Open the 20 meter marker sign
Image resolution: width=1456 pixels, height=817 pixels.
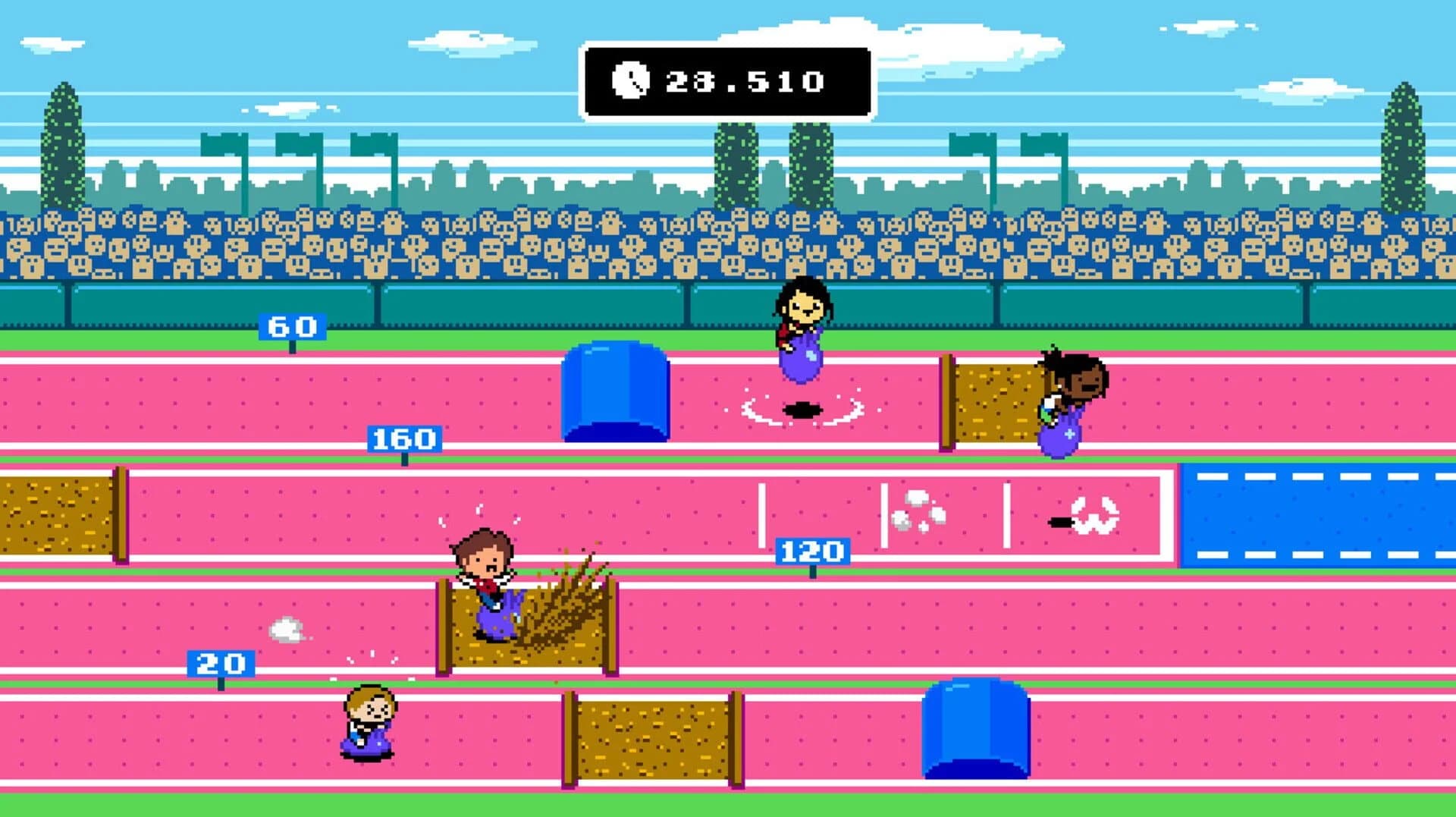coord(220,664)
